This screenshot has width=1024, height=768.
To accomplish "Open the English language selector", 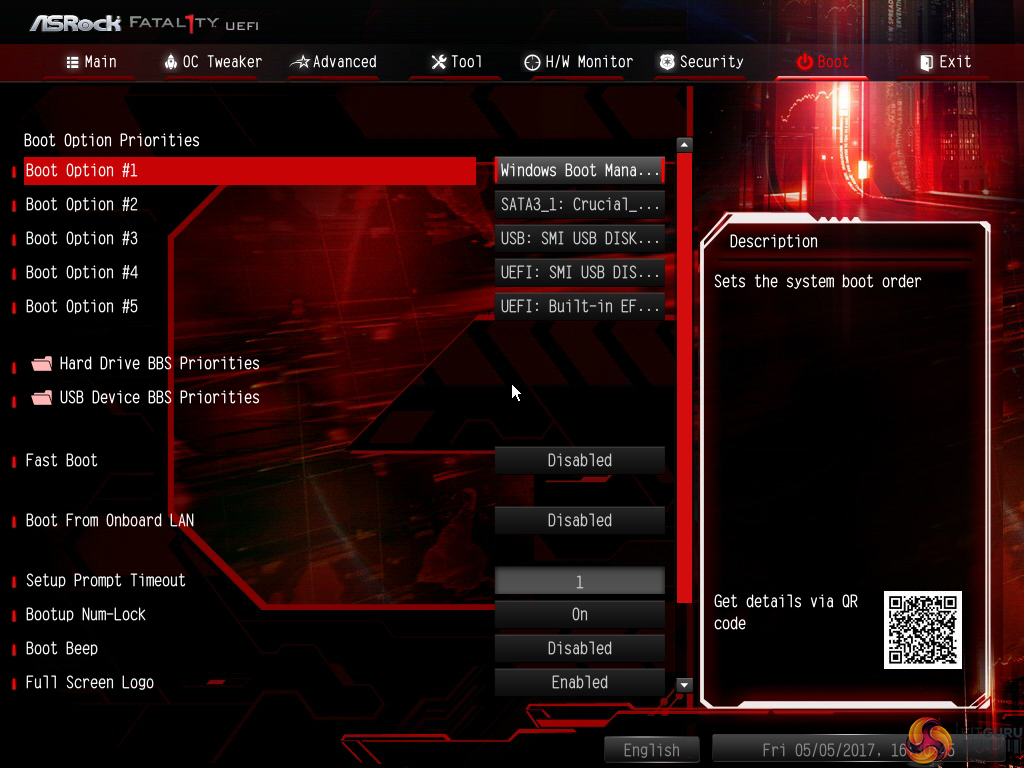I will pyautogui.click(x=651, y=750).
